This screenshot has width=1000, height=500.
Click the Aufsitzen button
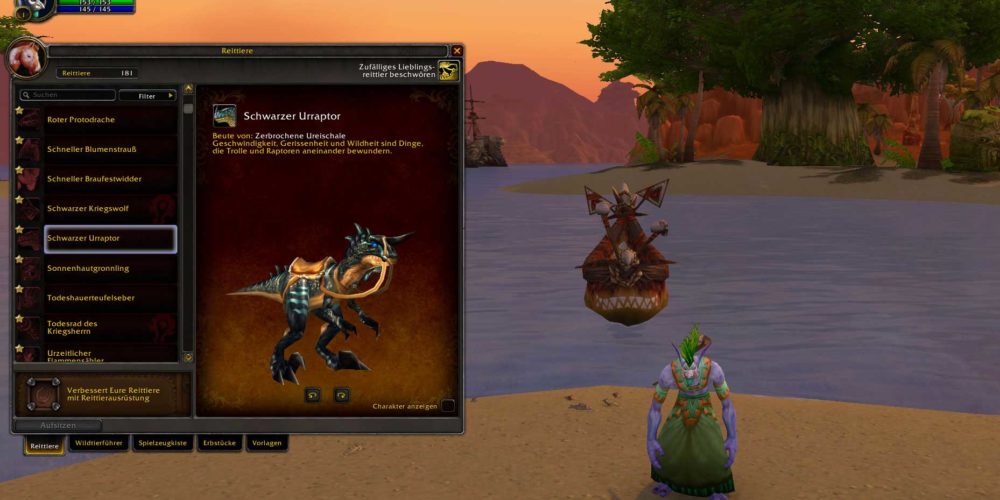58,426
